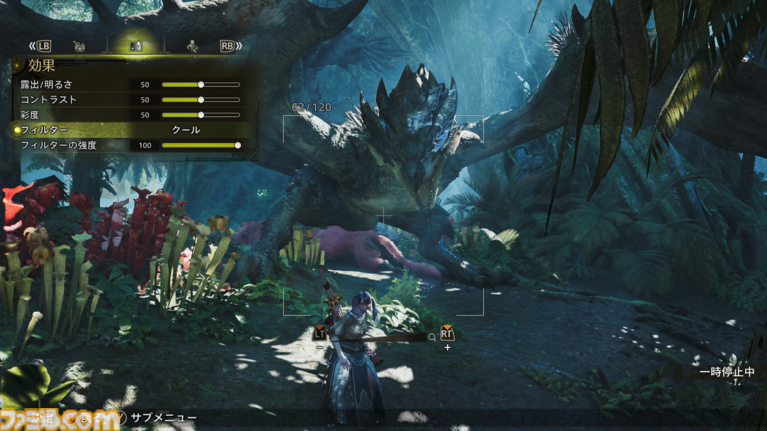
Task: Select the コントラスト menu row label
Action: tap(49, 100)
